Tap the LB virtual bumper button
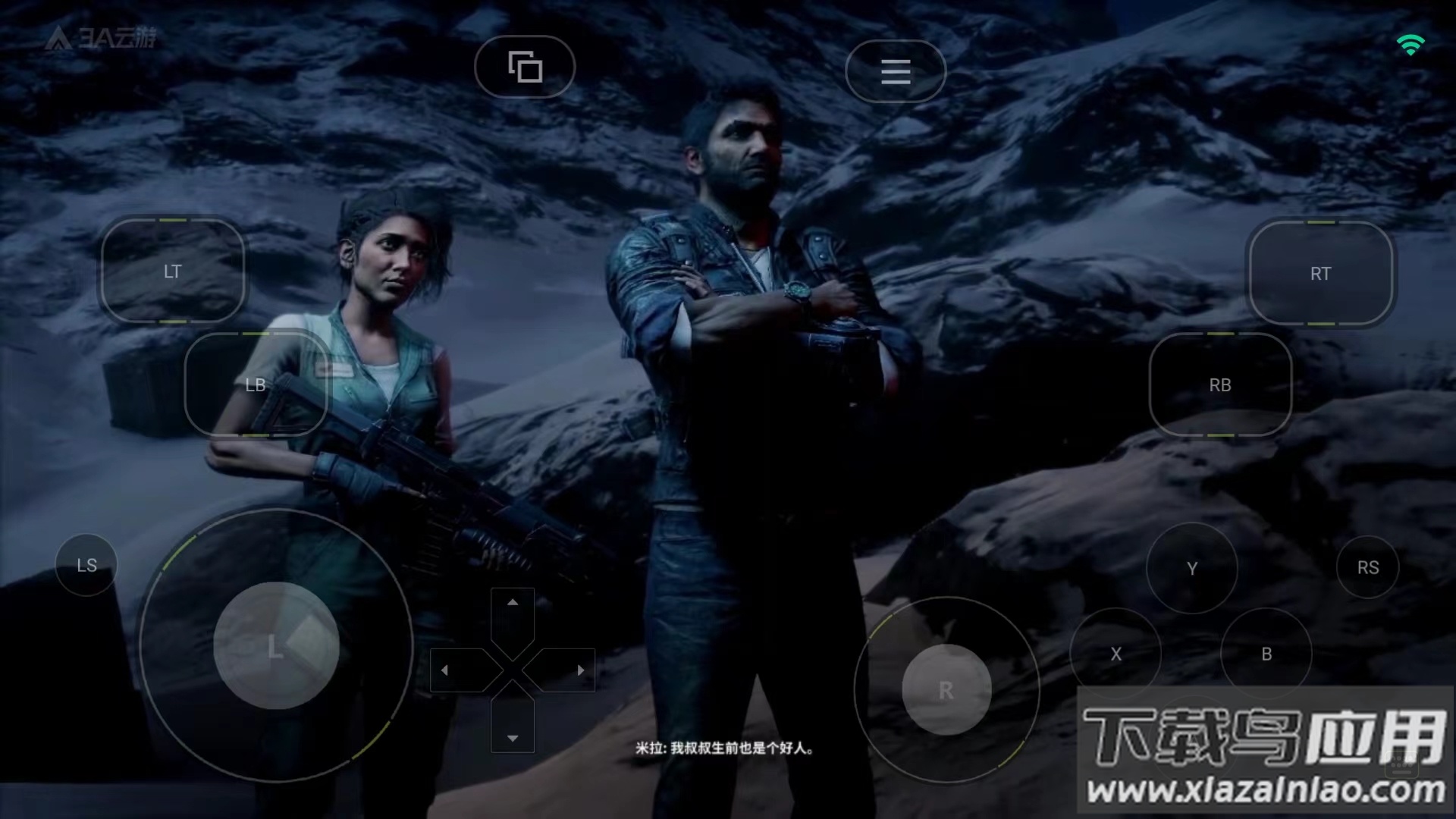The image size is (1456, 819). click(256, 384)
